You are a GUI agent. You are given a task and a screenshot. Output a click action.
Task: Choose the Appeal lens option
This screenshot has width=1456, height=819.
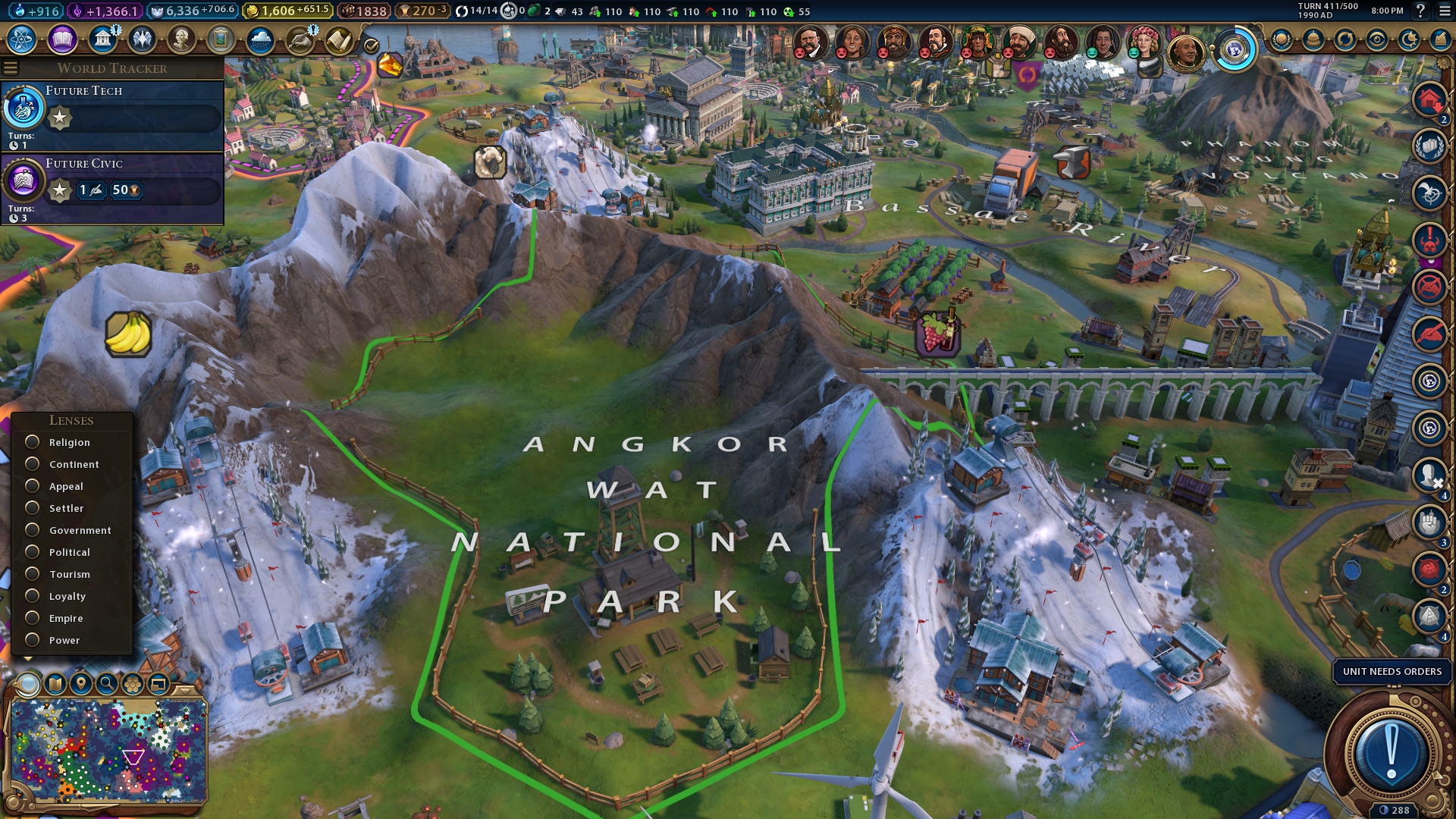click(x=33, y=486)
